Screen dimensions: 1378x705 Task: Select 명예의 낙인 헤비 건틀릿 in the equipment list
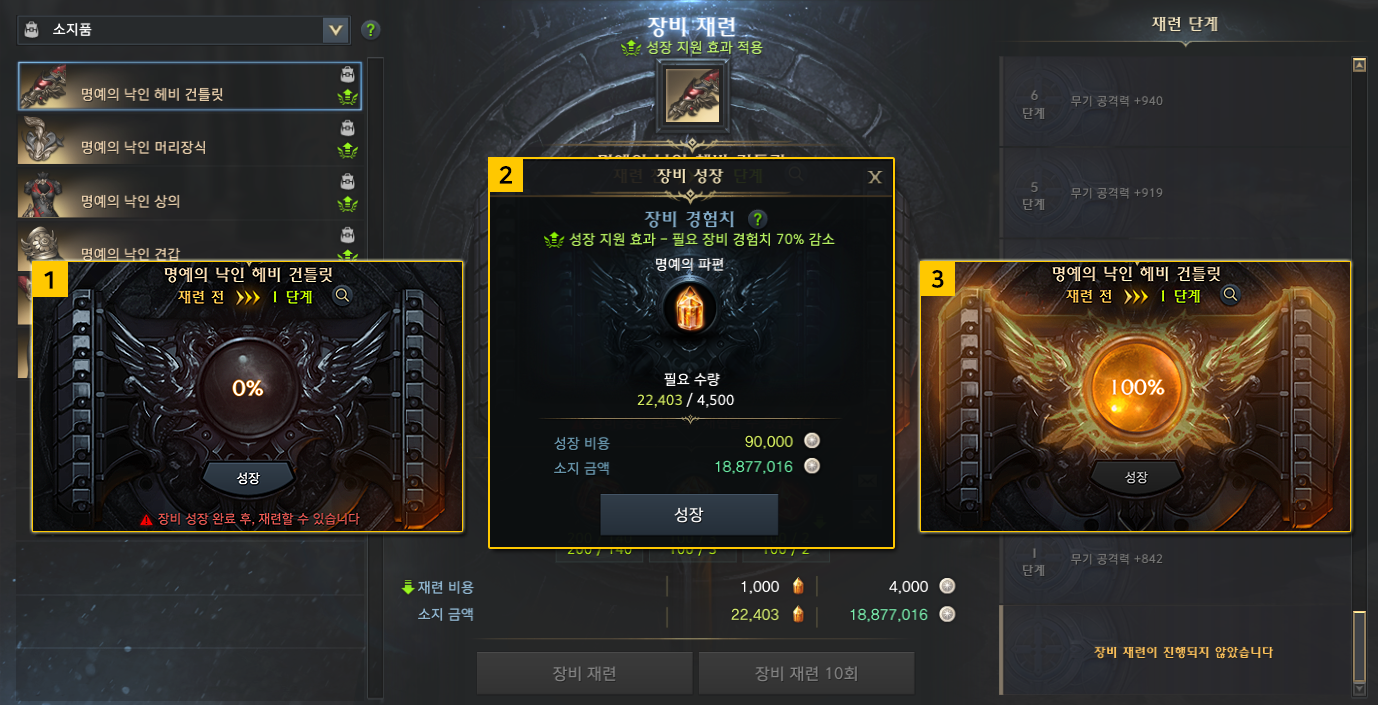(x=190, y=87)
